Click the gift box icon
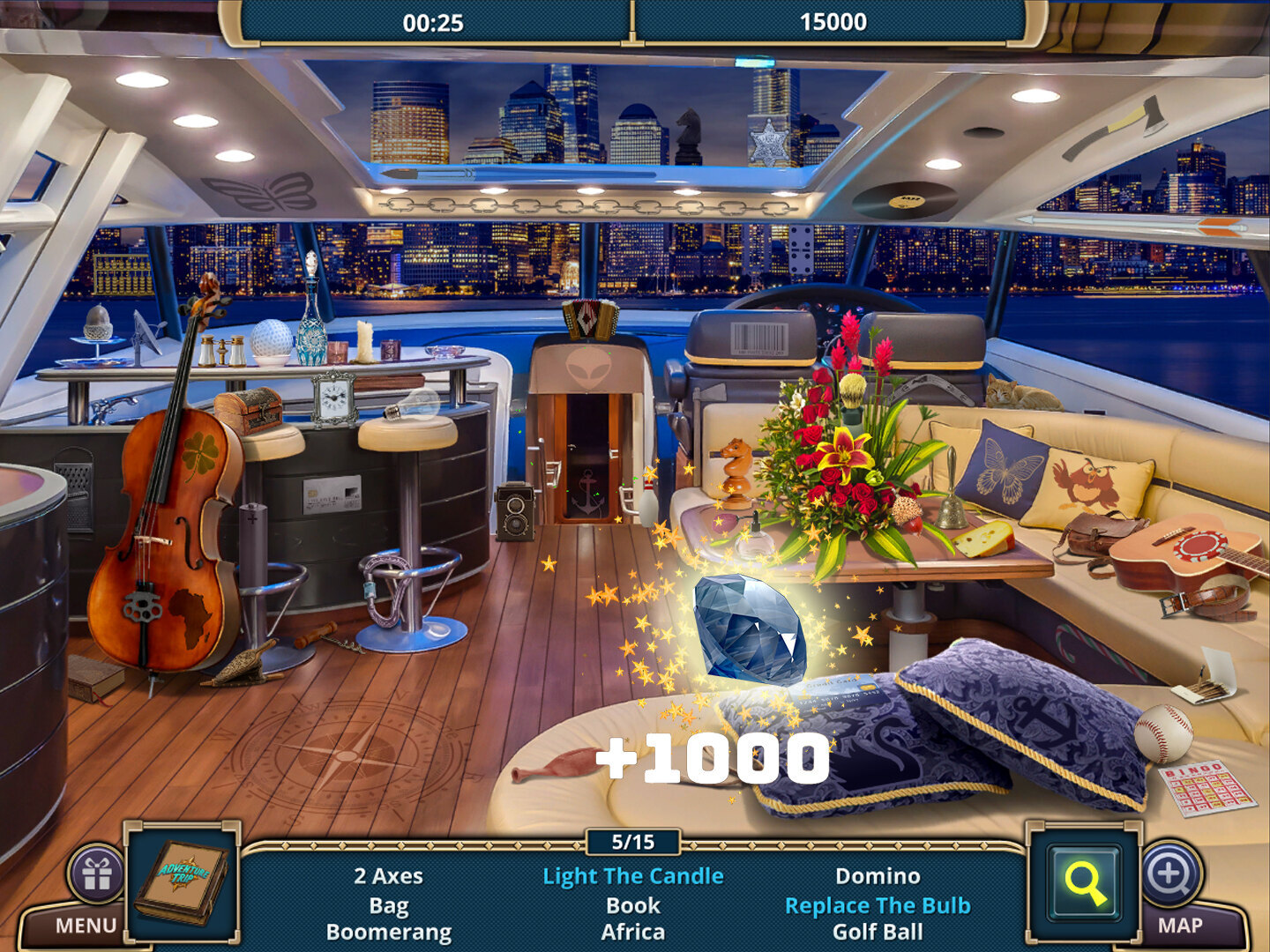The image size is (1270, 952). tap(97, 874)
